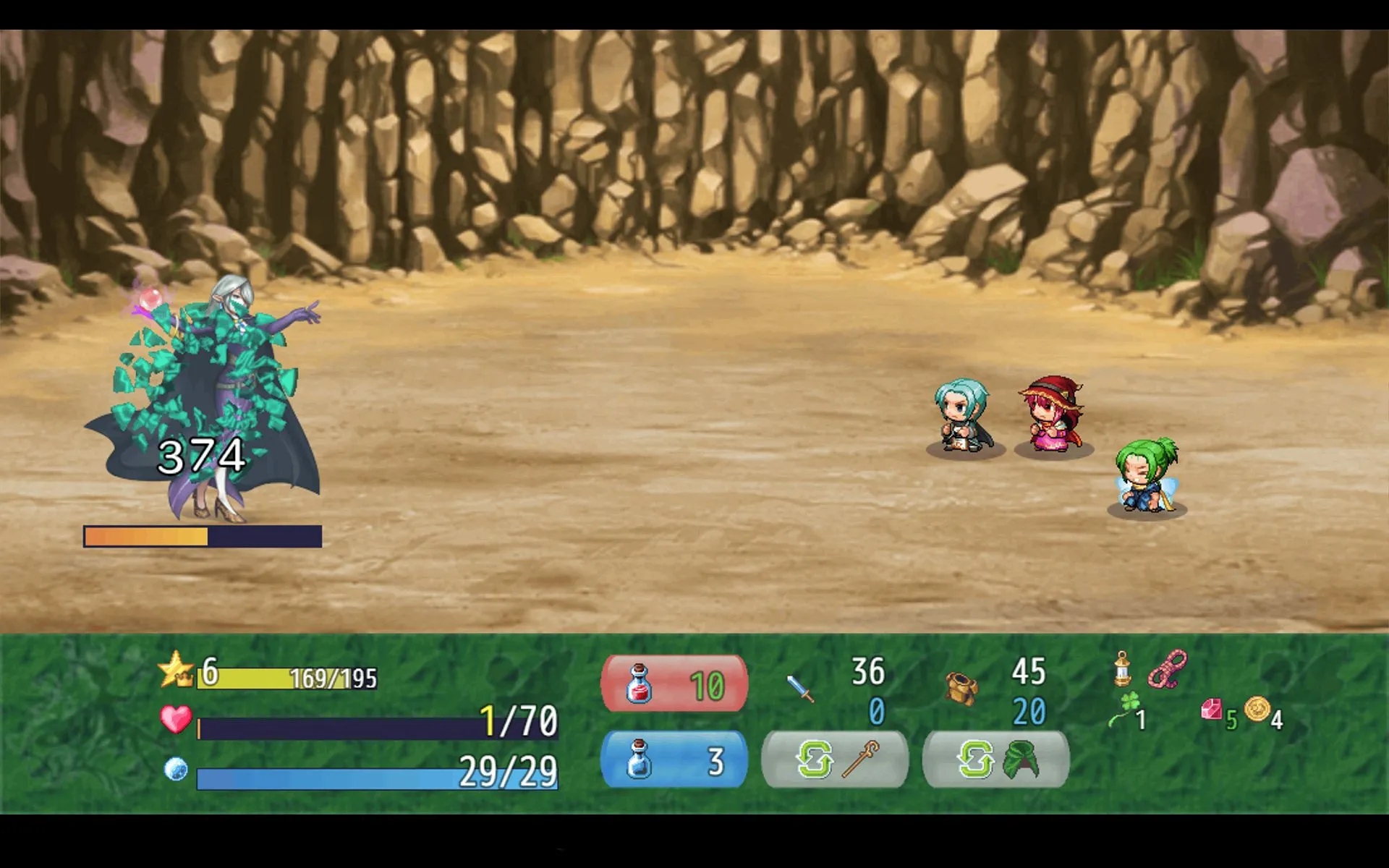Use the blue mana potion button
1389x868 pixels.
[x=674, y=760]
